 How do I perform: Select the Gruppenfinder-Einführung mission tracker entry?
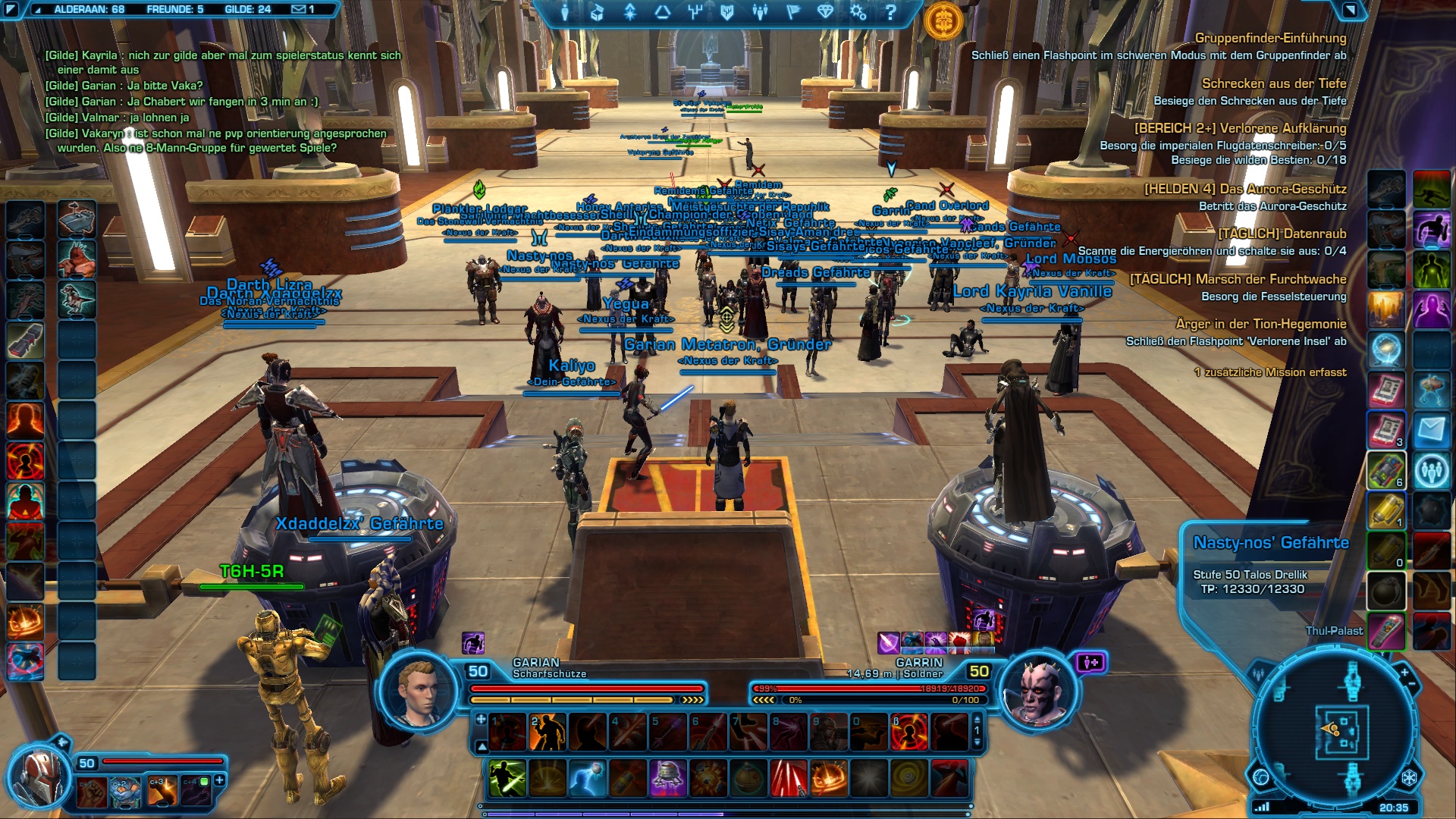click(x=1270, y=38)
